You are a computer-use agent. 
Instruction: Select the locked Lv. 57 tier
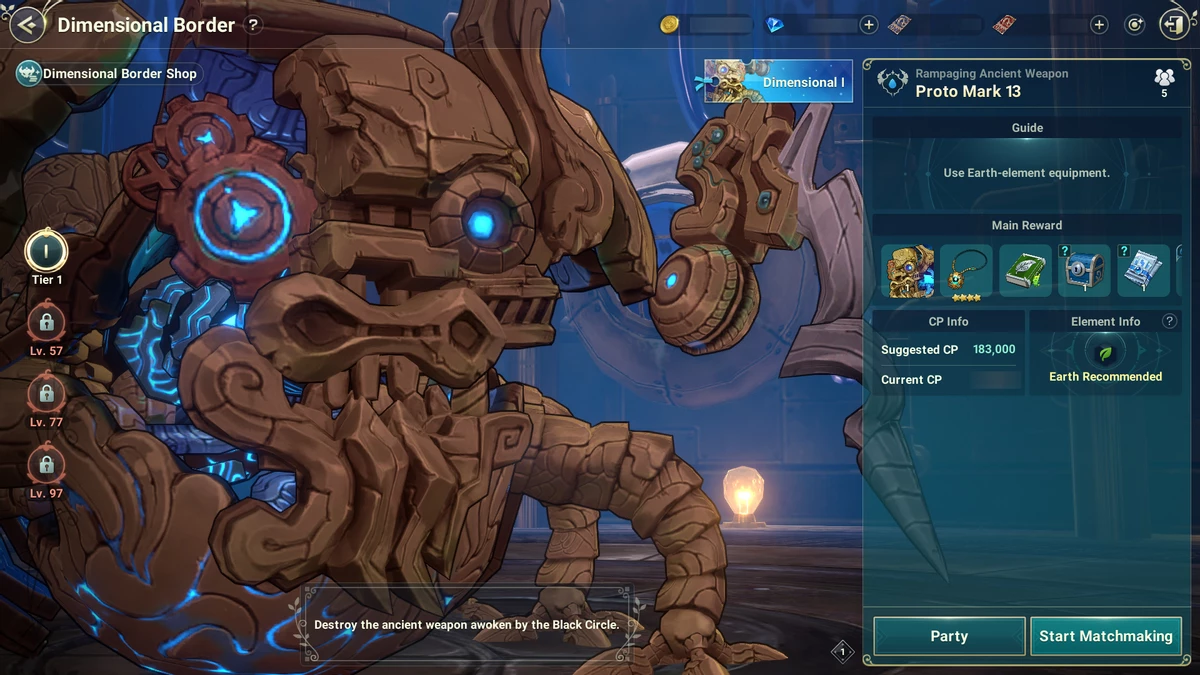click(x=46, y=322)
